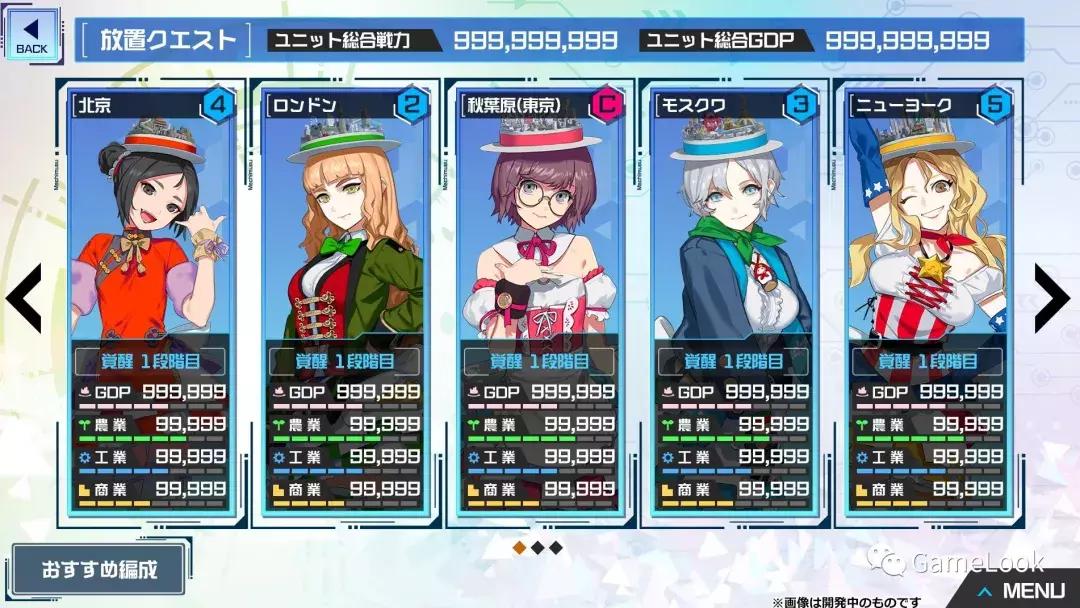This screenshot has width=1080, height=608.
Task: Show next units with right arrow
Action: point(1052,299)
